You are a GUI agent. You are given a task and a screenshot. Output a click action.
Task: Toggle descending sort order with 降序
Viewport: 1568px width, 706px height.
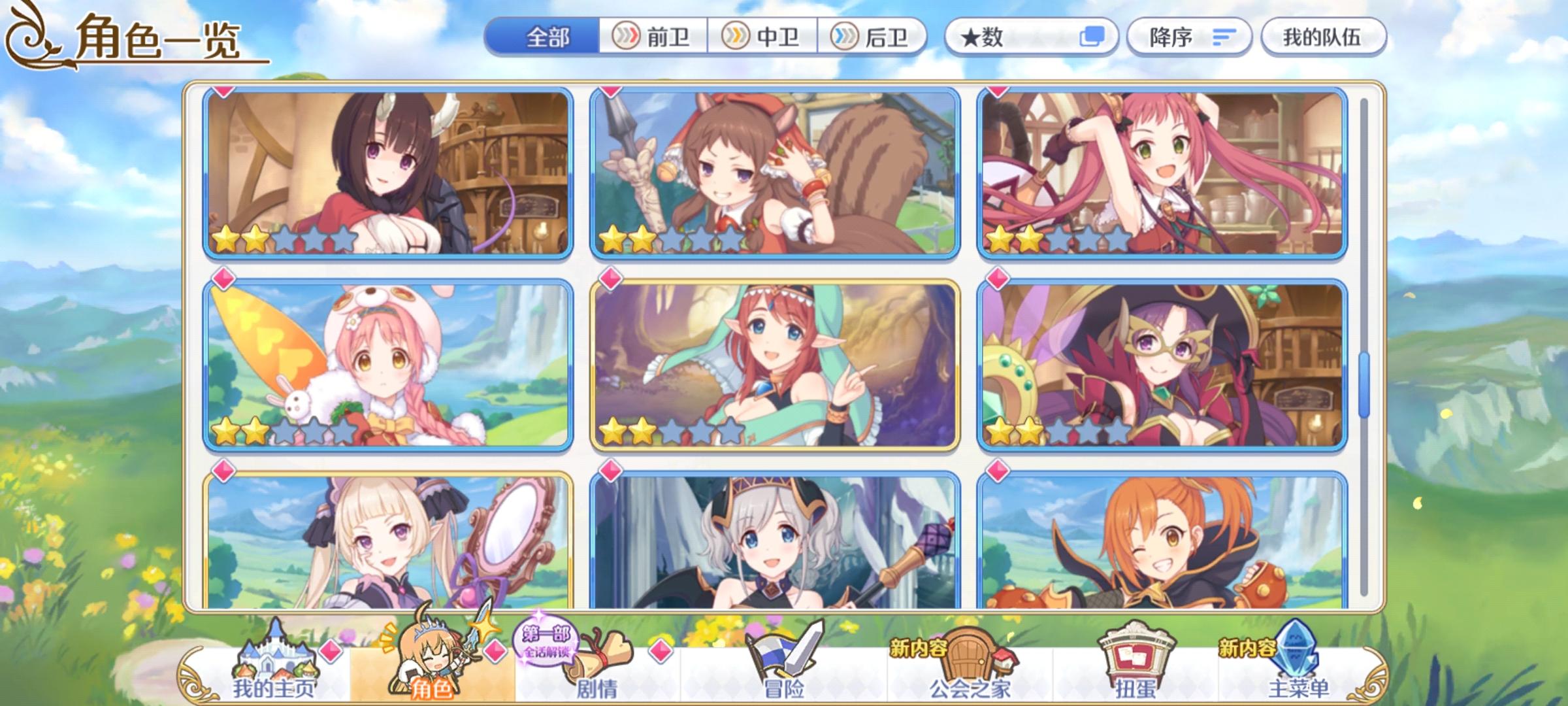(1186, 37)
